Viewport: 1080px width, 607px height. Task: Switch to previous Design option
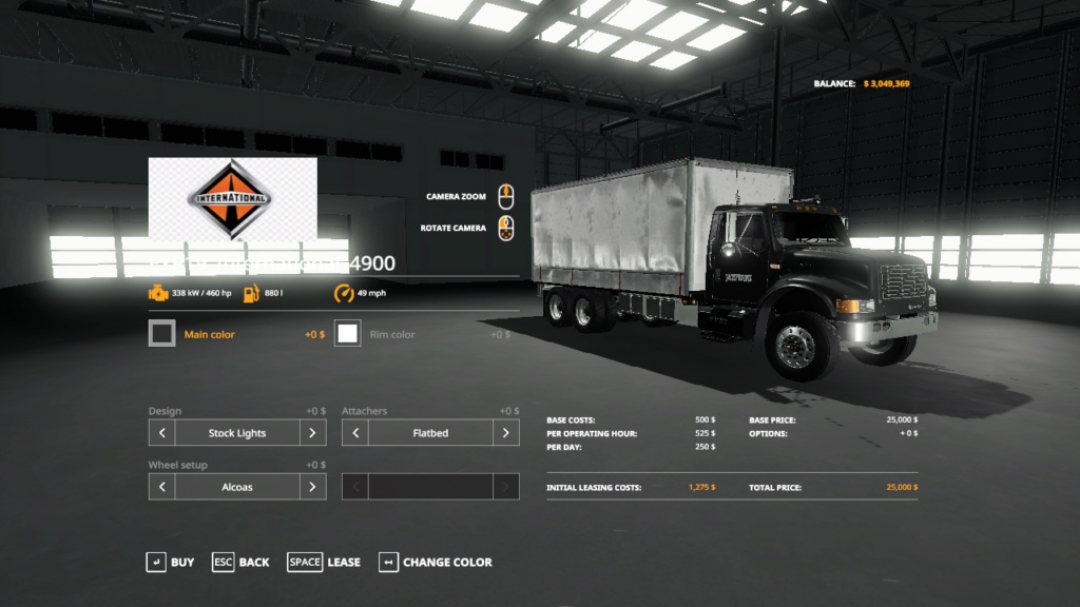click(x=162, y=433)
